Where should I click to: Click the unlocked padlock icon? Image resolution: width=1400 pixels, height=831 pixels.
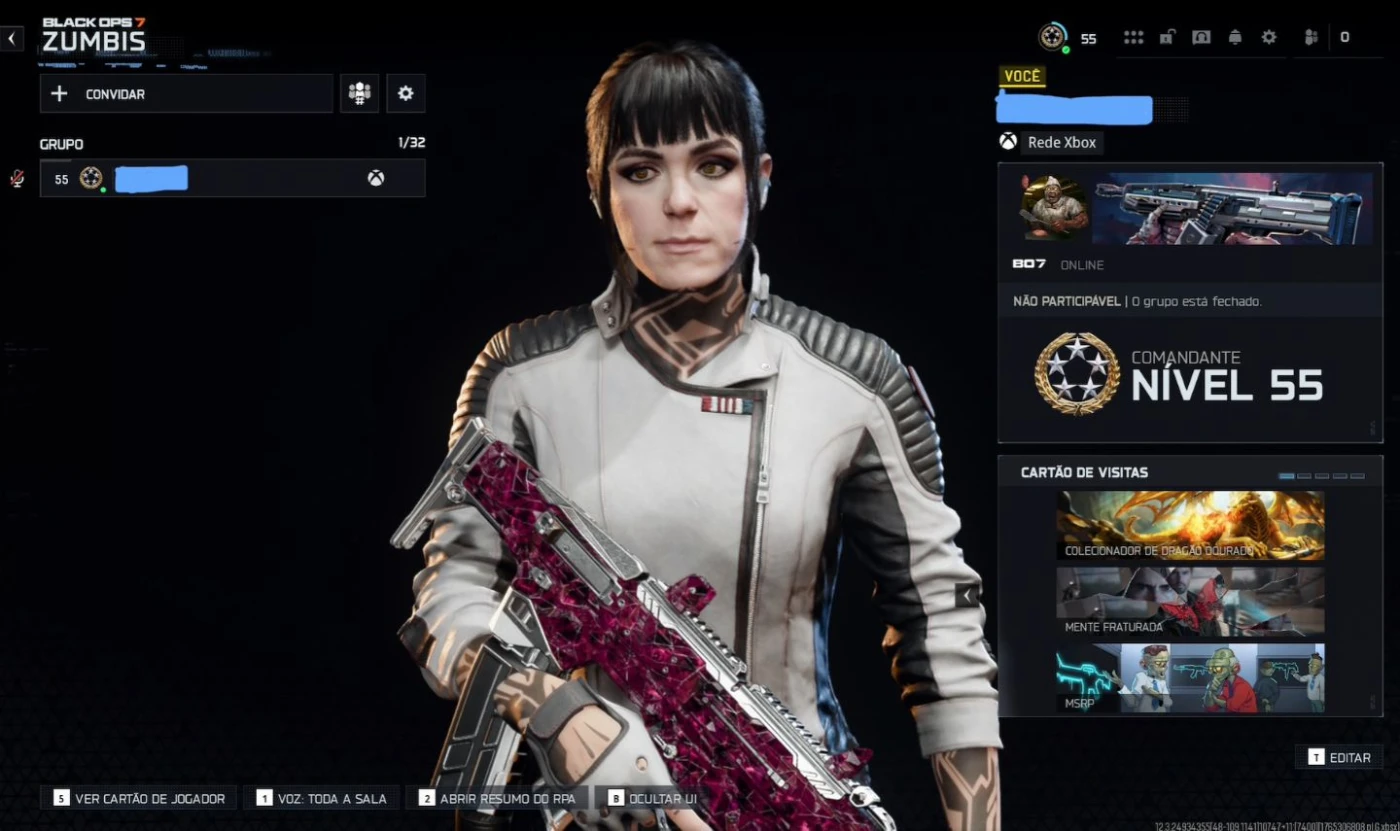(x=1166, y=38)
